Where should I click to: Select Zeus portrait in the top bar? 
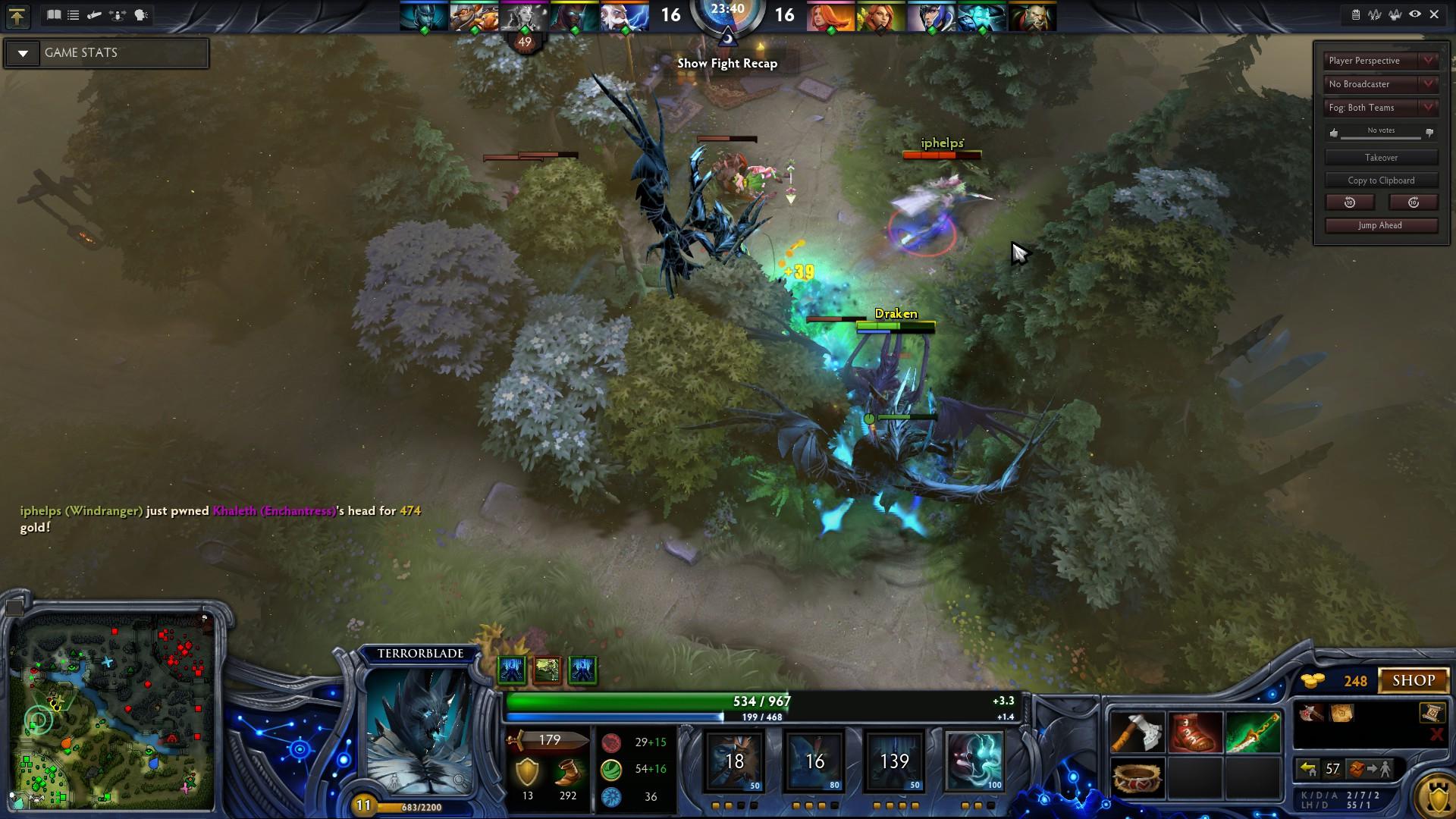coord(624,17)
